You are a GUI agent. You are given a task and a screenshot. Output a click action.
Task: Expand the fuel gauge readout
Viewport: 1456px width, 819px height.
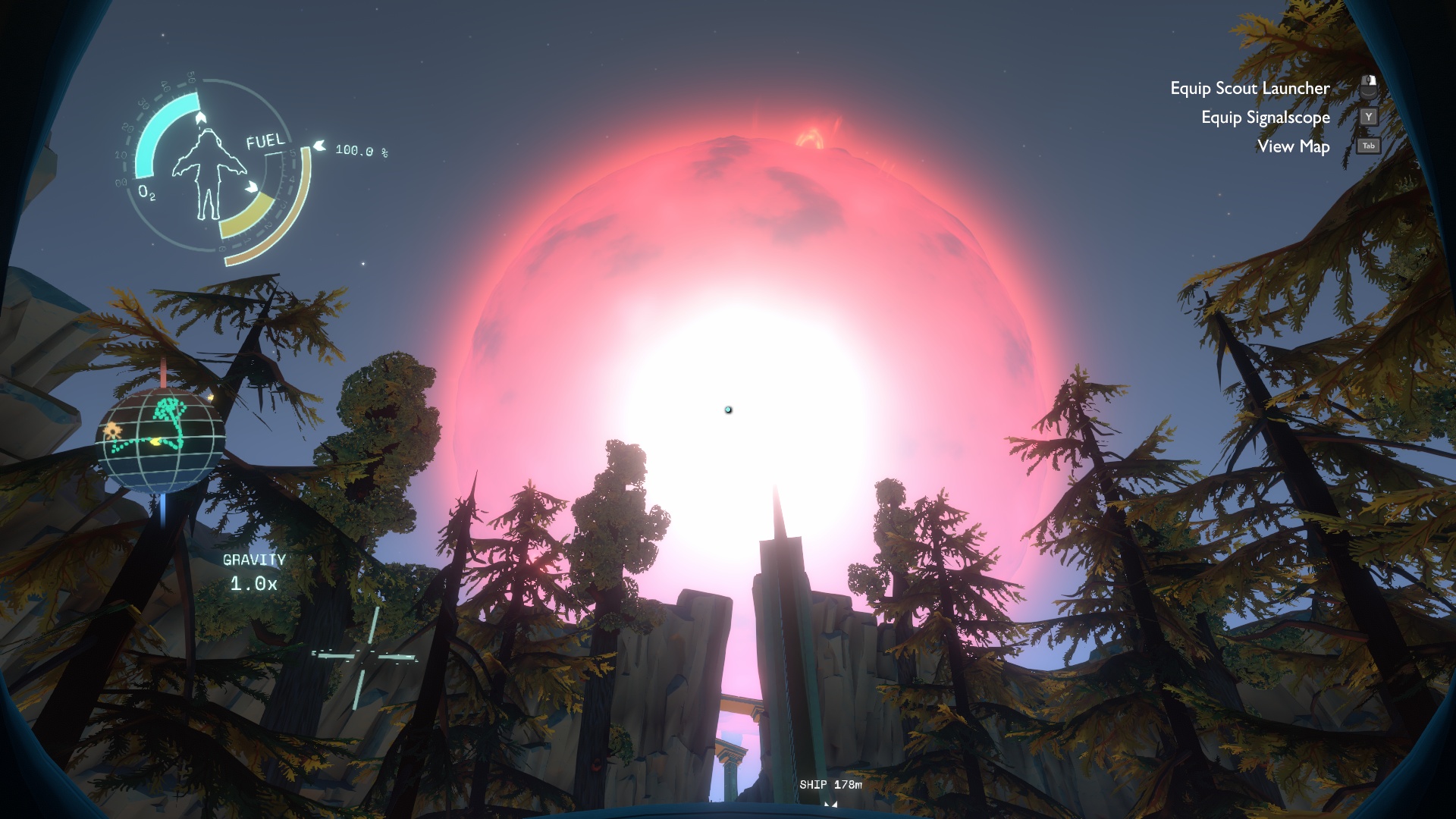[x=361, y=149]
